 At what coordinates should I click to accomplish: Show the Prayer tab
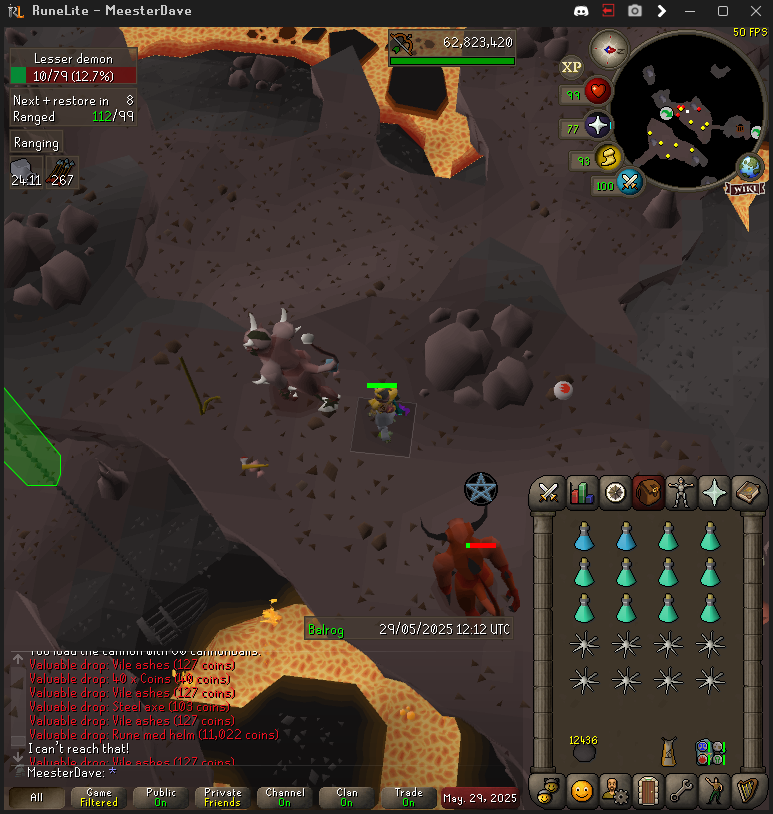pos(712,492)
